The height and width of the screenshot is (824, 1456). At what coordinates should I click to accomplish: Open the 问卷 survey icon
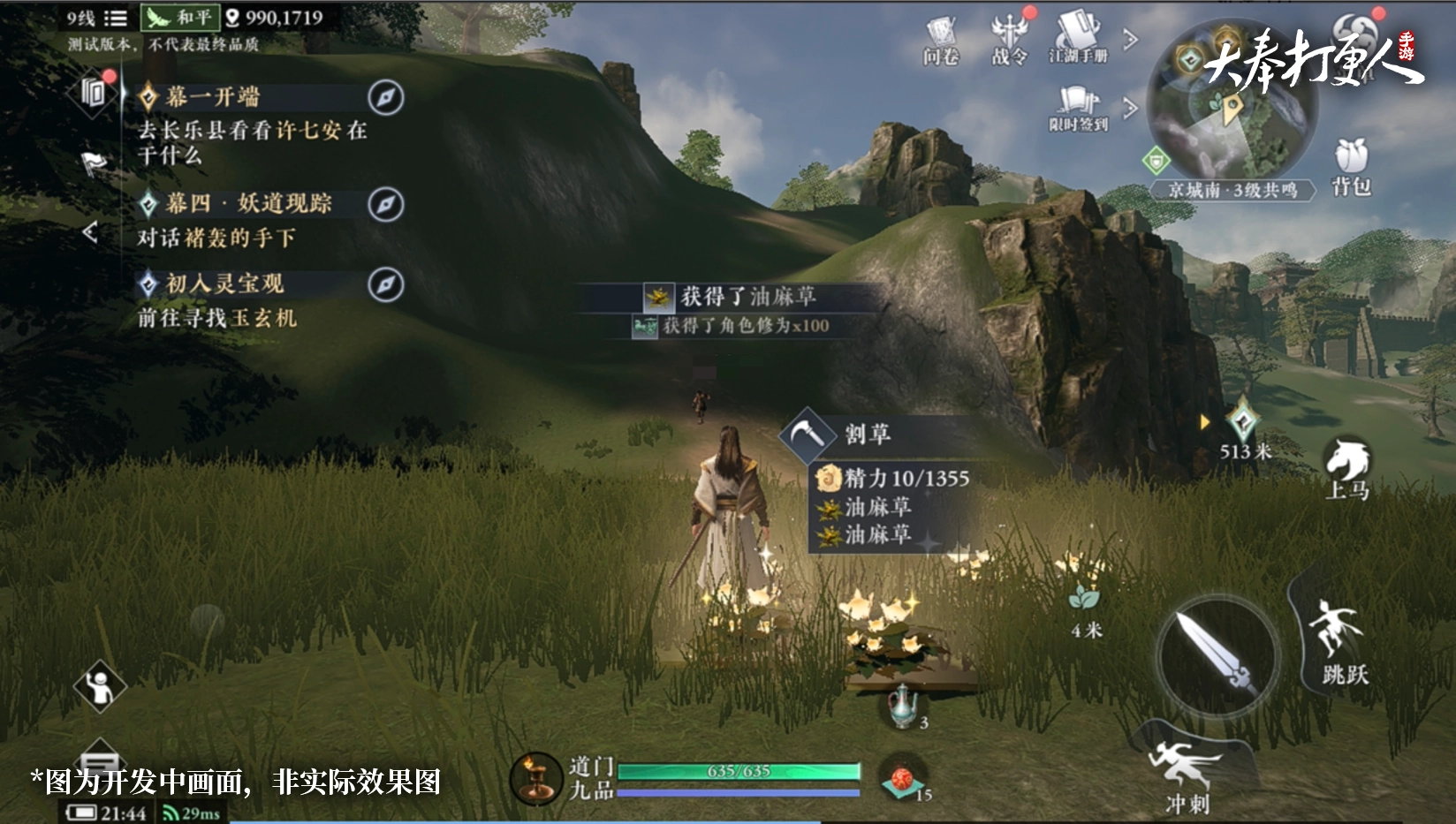point(940,41)
